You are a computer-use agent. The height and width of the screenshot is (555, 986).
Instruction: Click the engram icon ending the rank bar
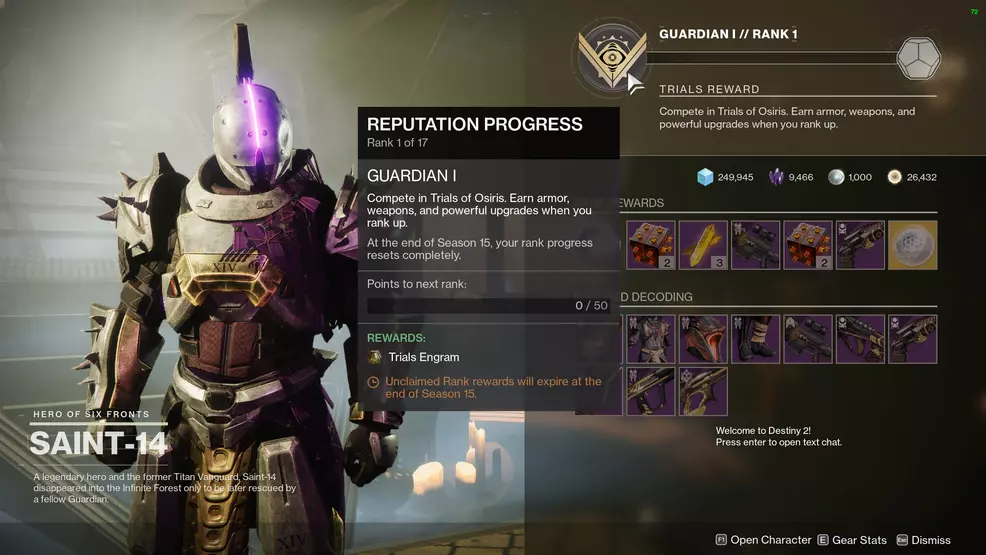pyautogui.click(x=918, y=59)
